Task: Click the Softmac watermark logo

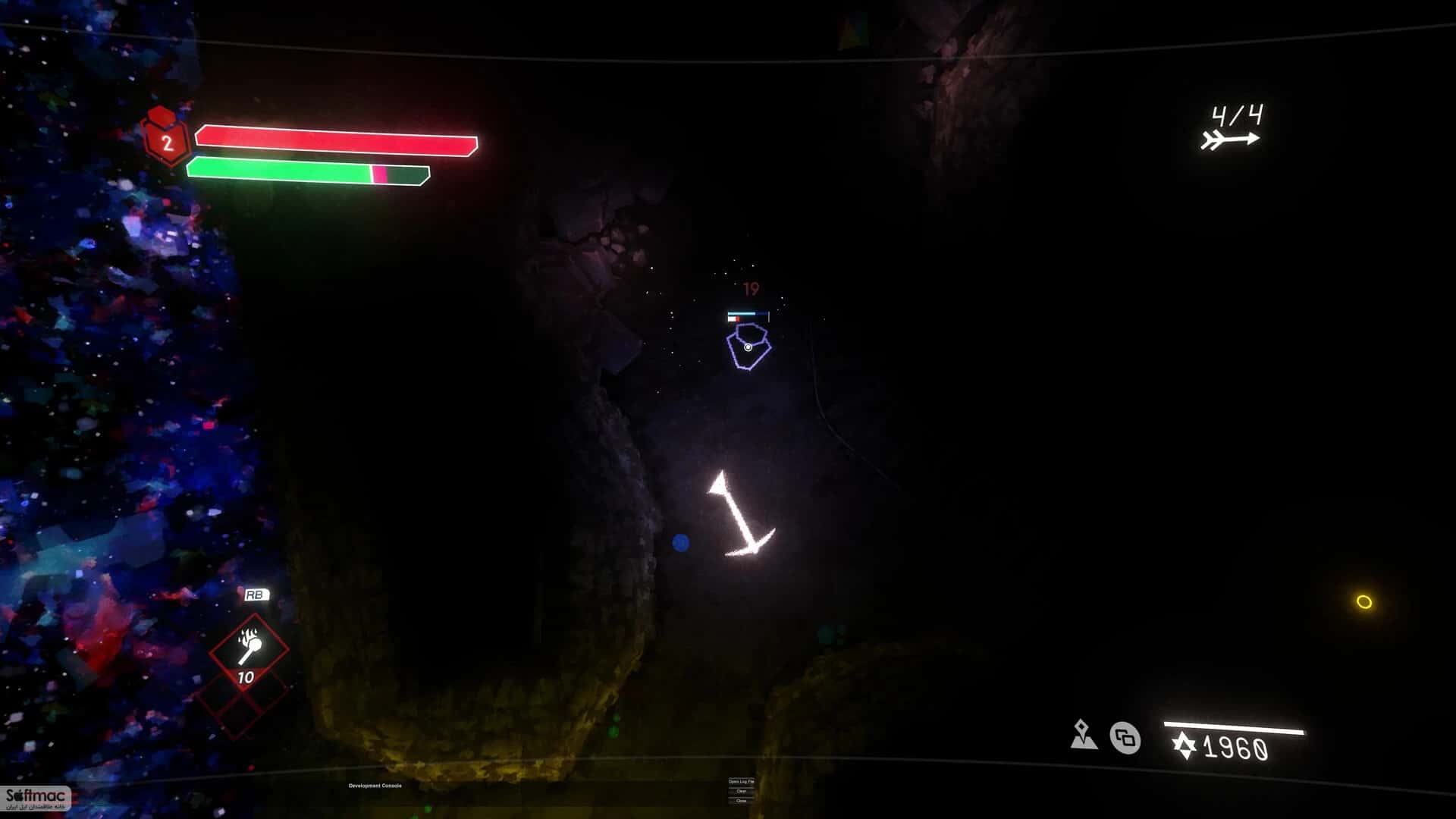Action: pos(36,798)
